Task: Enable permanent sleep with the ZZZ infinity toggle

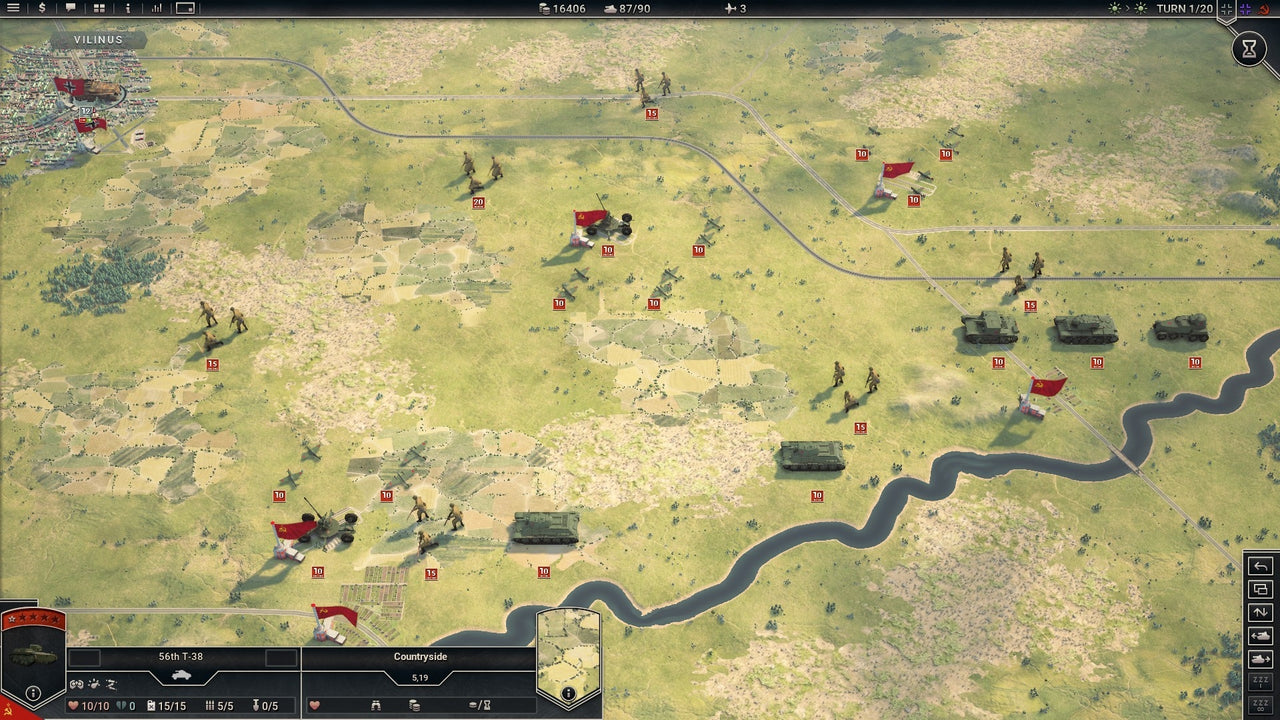Action: tap(1261, 702)
